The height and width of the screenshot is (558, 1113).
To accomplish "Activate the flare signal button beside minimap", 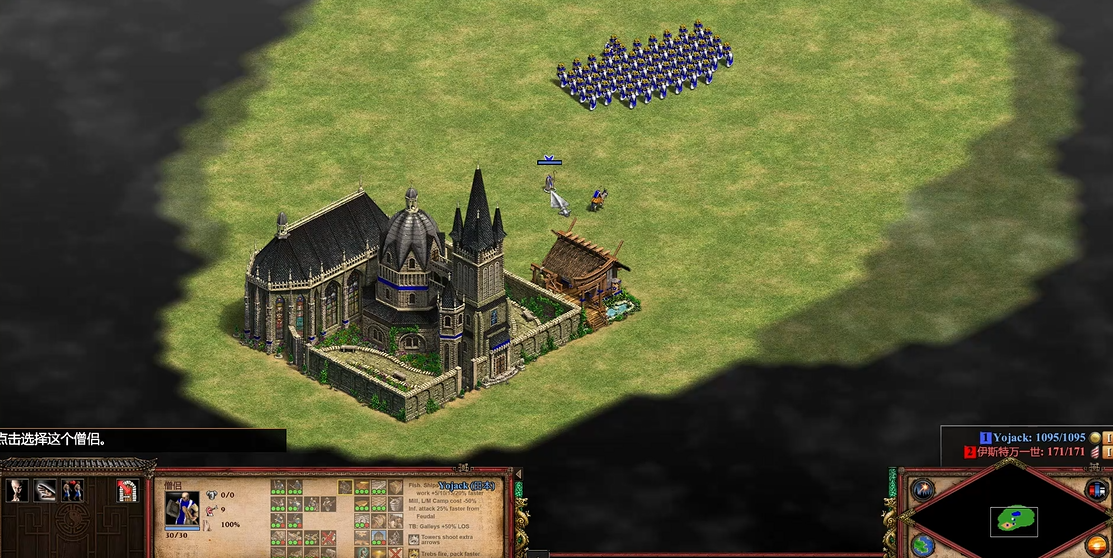I will tap(921, 490).
